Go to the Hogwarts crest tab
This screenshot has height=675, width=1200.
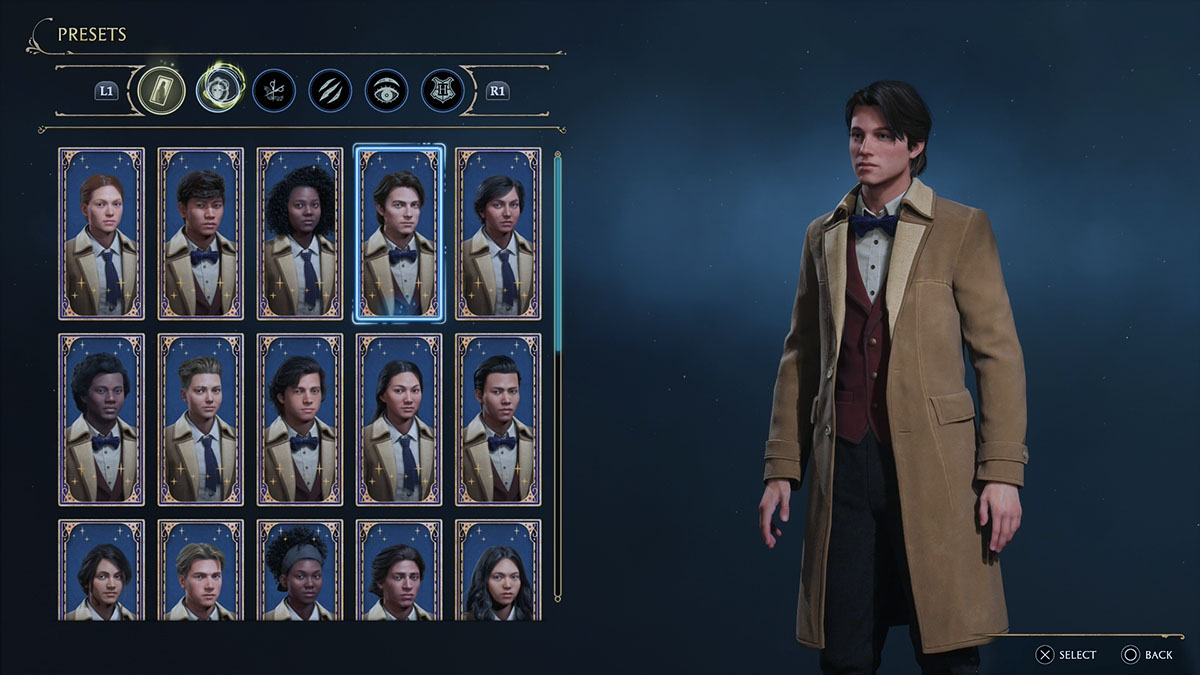point(442,90)
